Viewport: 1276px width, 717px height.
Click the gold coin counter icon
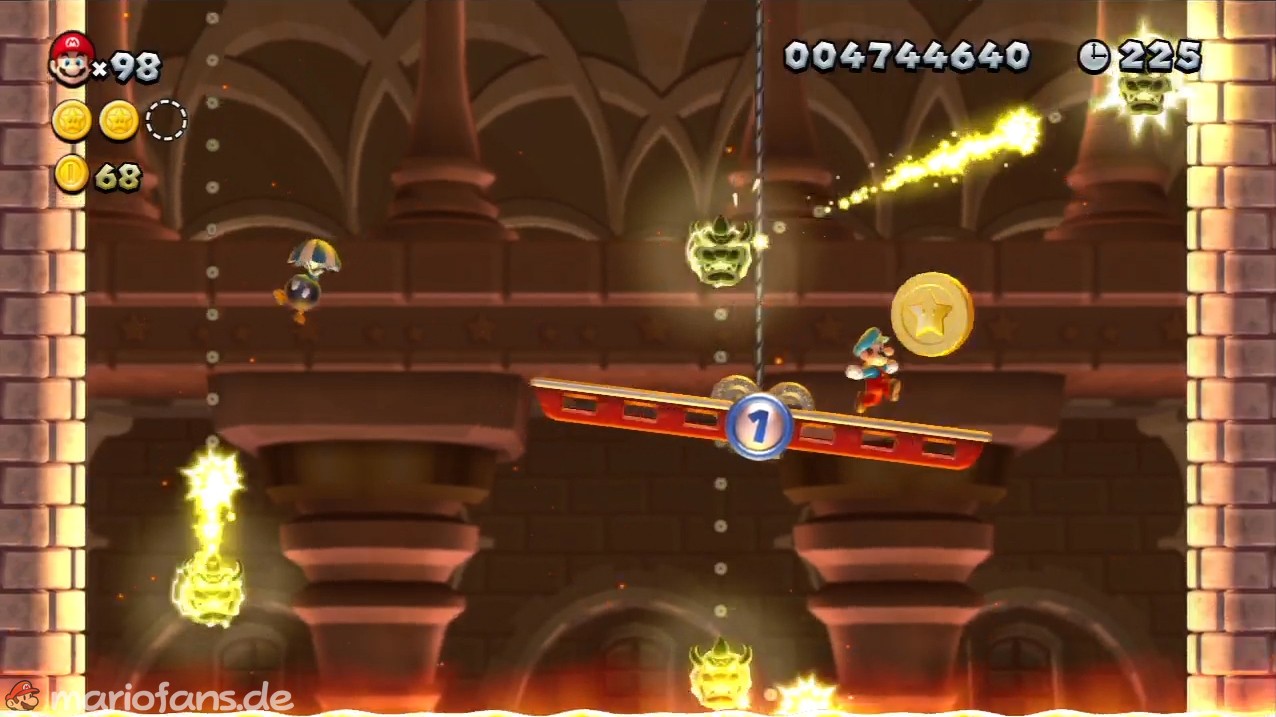click(x=72, y=175)
